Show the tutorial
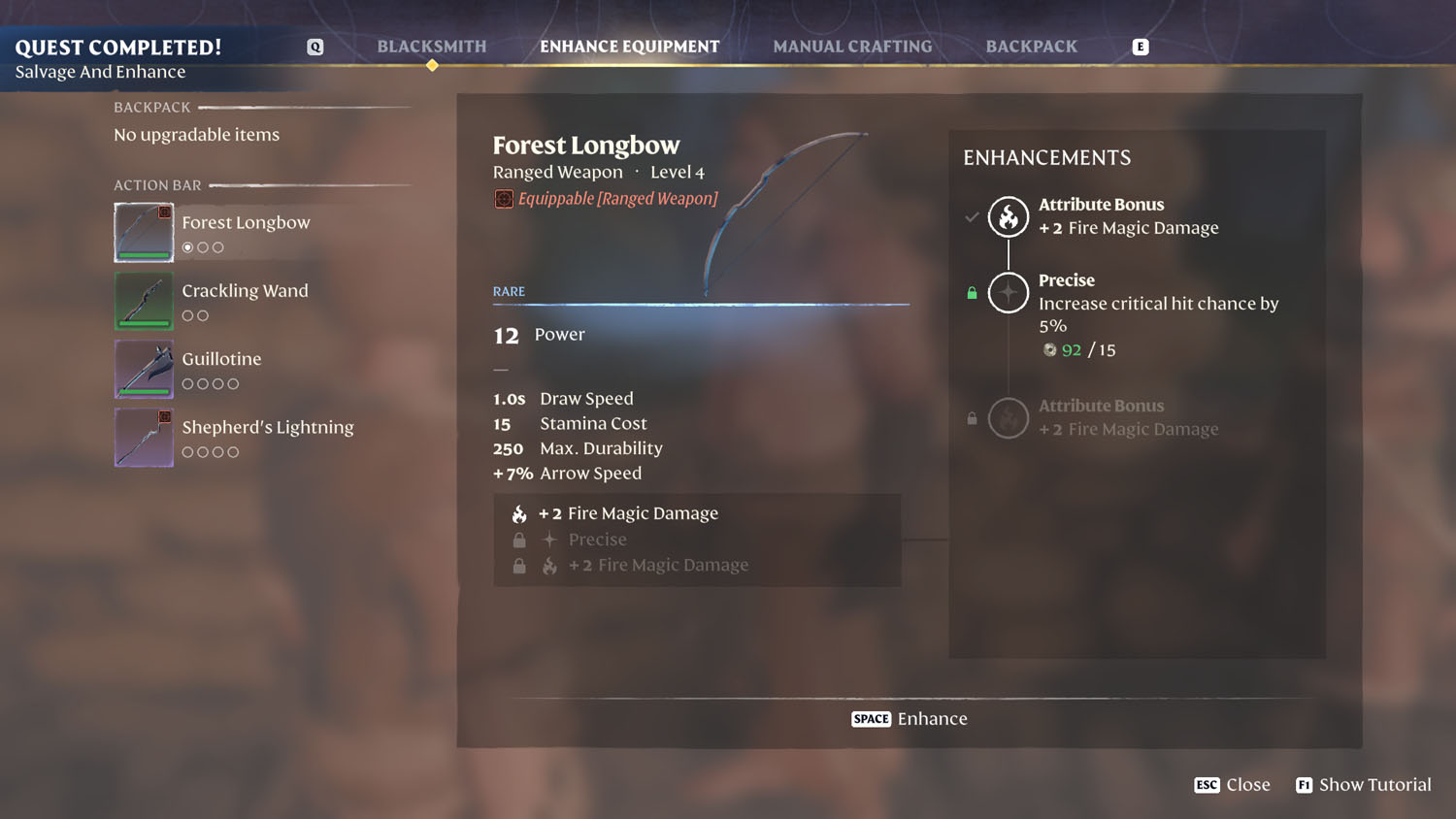The height and width of the screenshot is (819, 1456). point(1363,785)
